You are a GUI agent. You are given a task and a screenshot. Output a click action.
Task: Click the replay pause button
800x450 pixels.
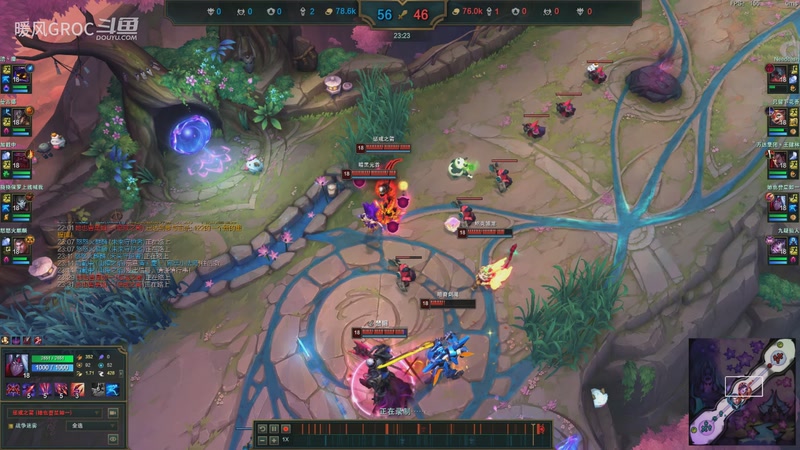[x=273, y=428]
